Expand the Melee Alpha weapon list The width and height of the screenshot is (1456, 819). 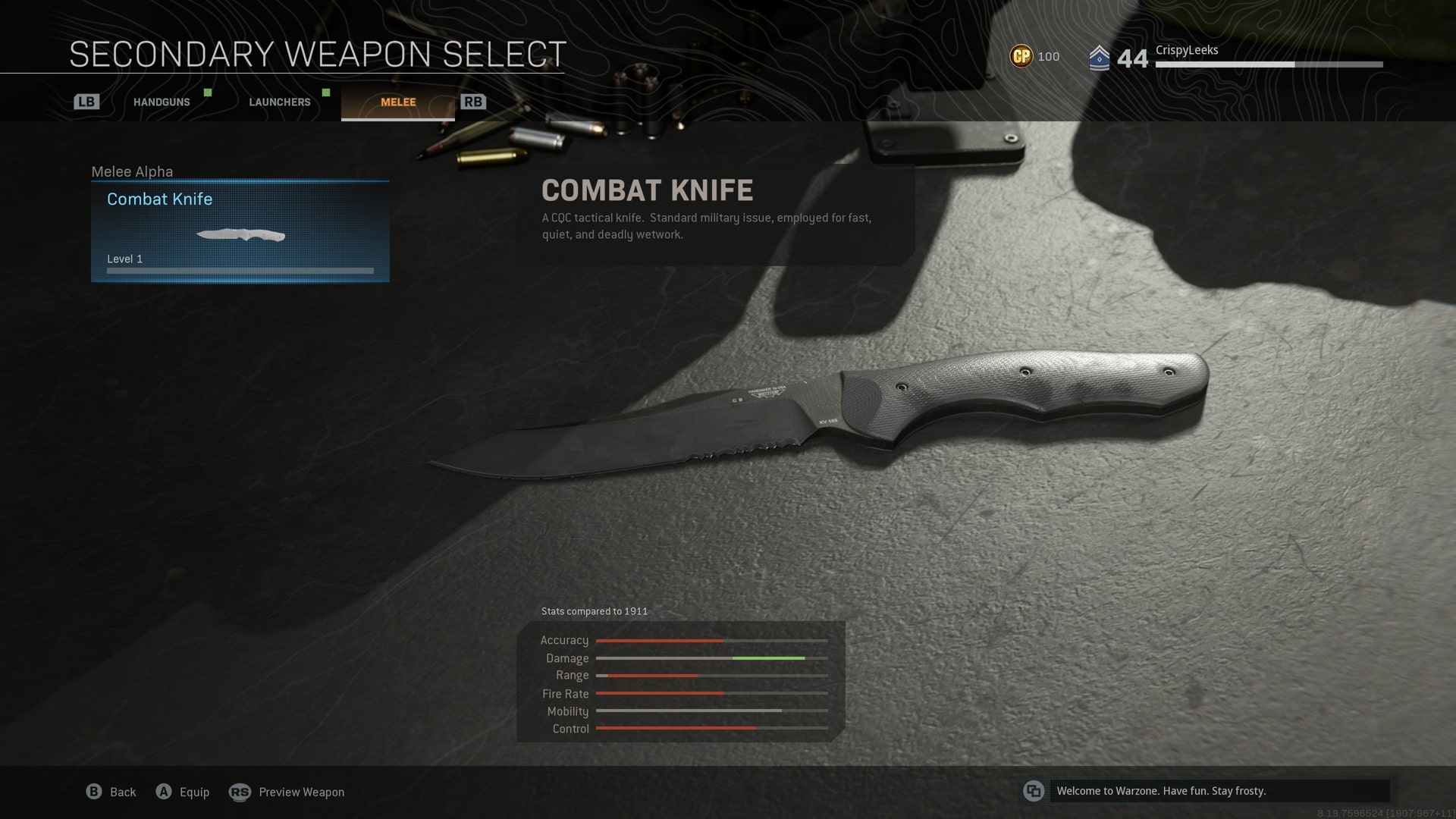(132, 171)
